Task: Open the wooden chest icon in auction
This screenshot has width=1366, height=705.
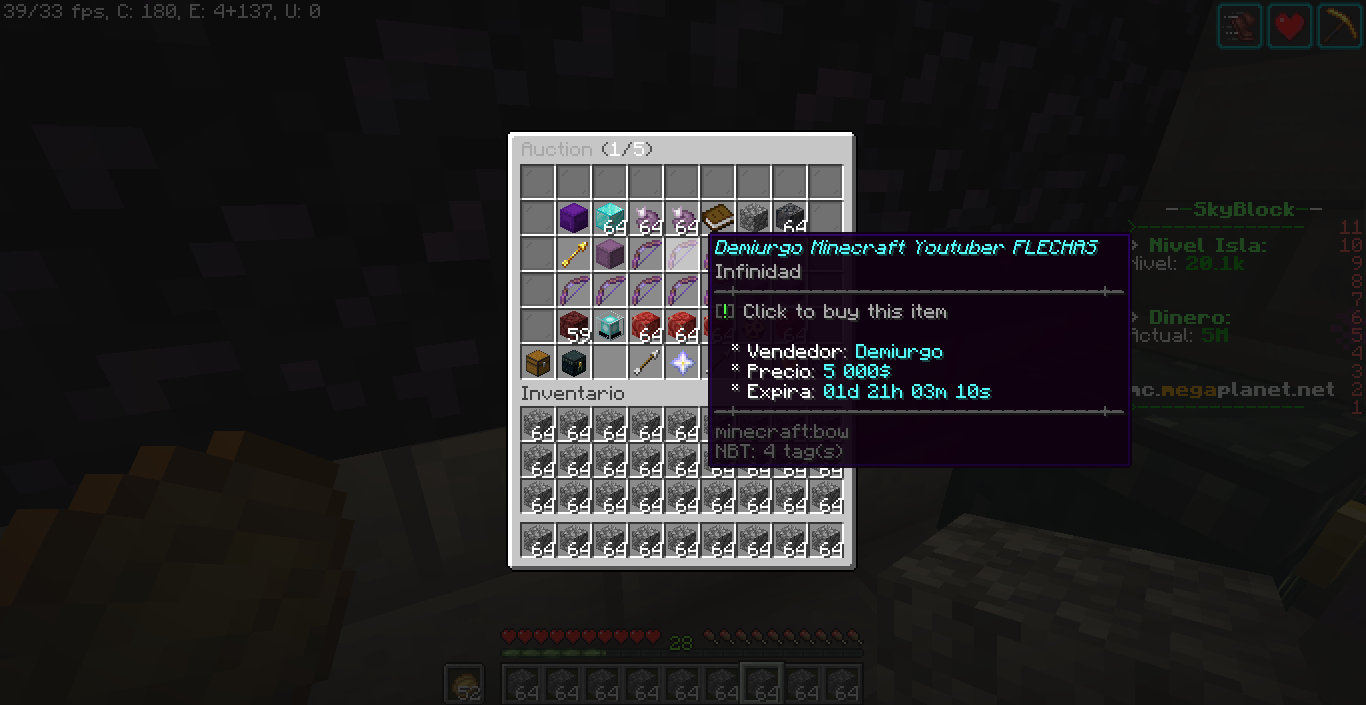Action: 537,362
